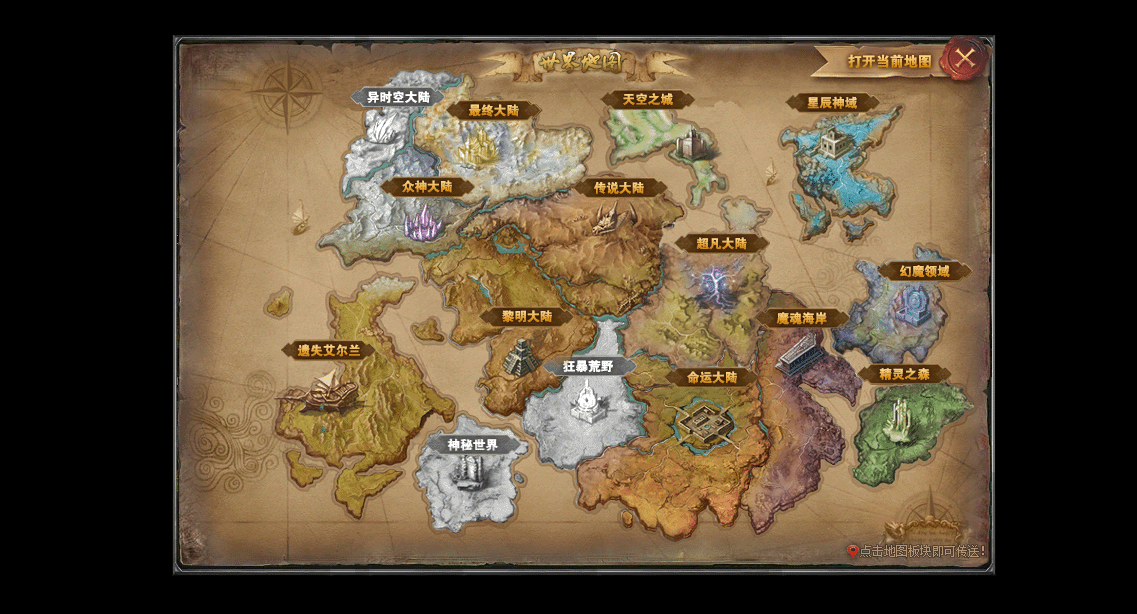
Task: Teleport to 命运大陆
Action: [712, 378]
